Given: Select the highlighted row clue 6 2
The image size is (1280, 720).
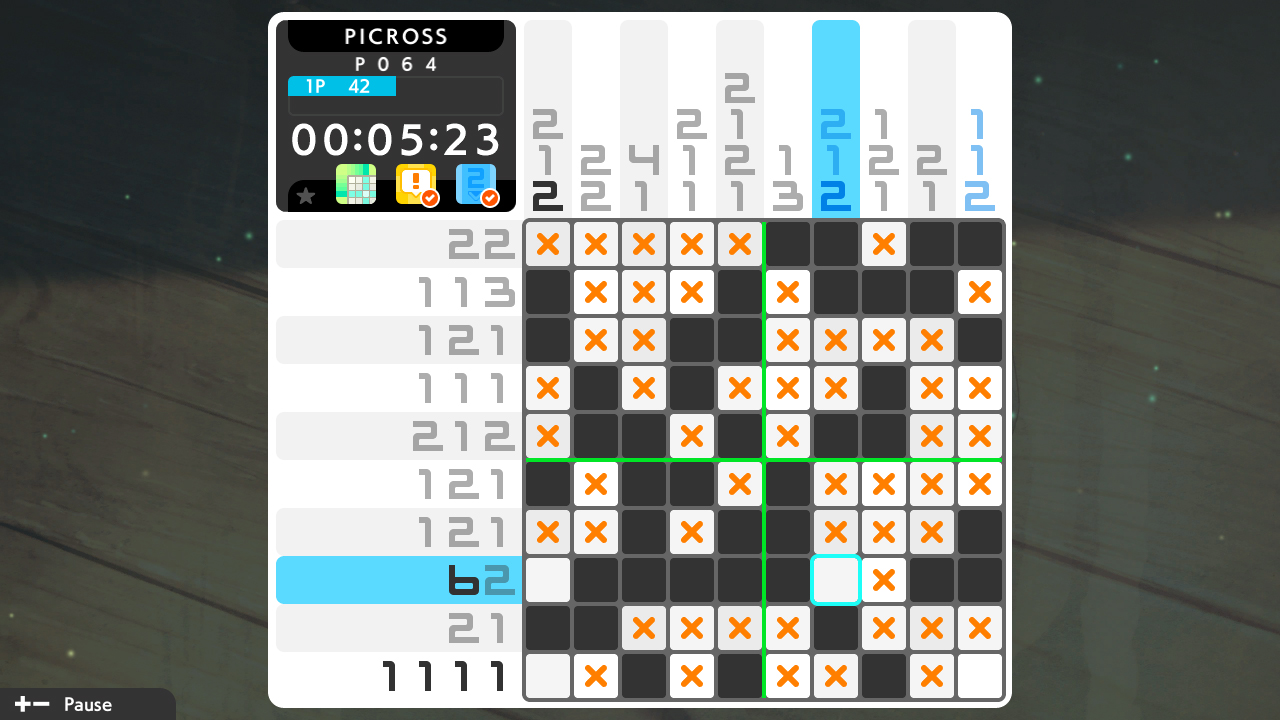Looking at the screenshot, I should (x=480, y=580).
